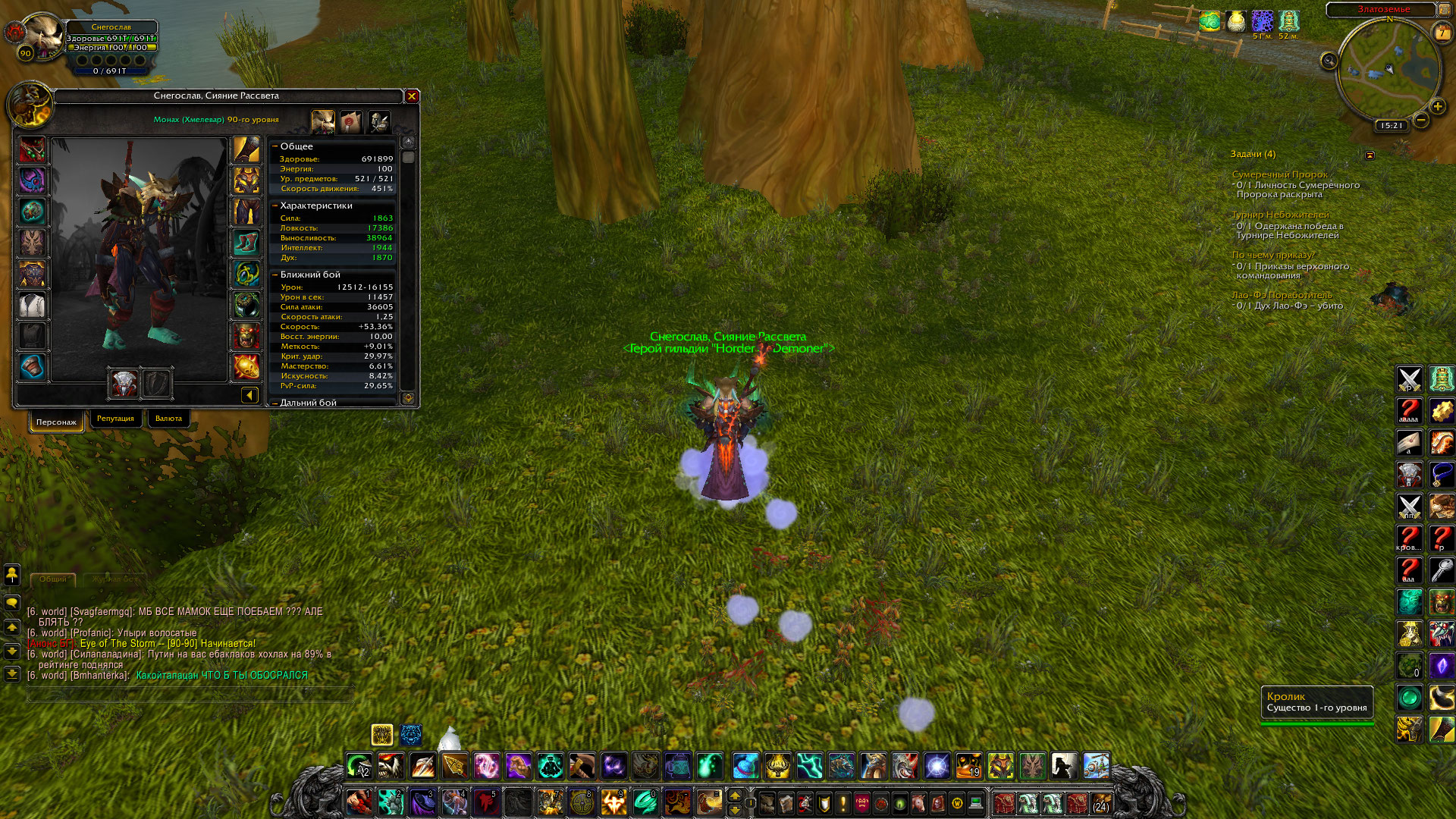Click the minimap zoom-out minus button
Viewport: 1456px width, 819px height.
click(1421, 120)
